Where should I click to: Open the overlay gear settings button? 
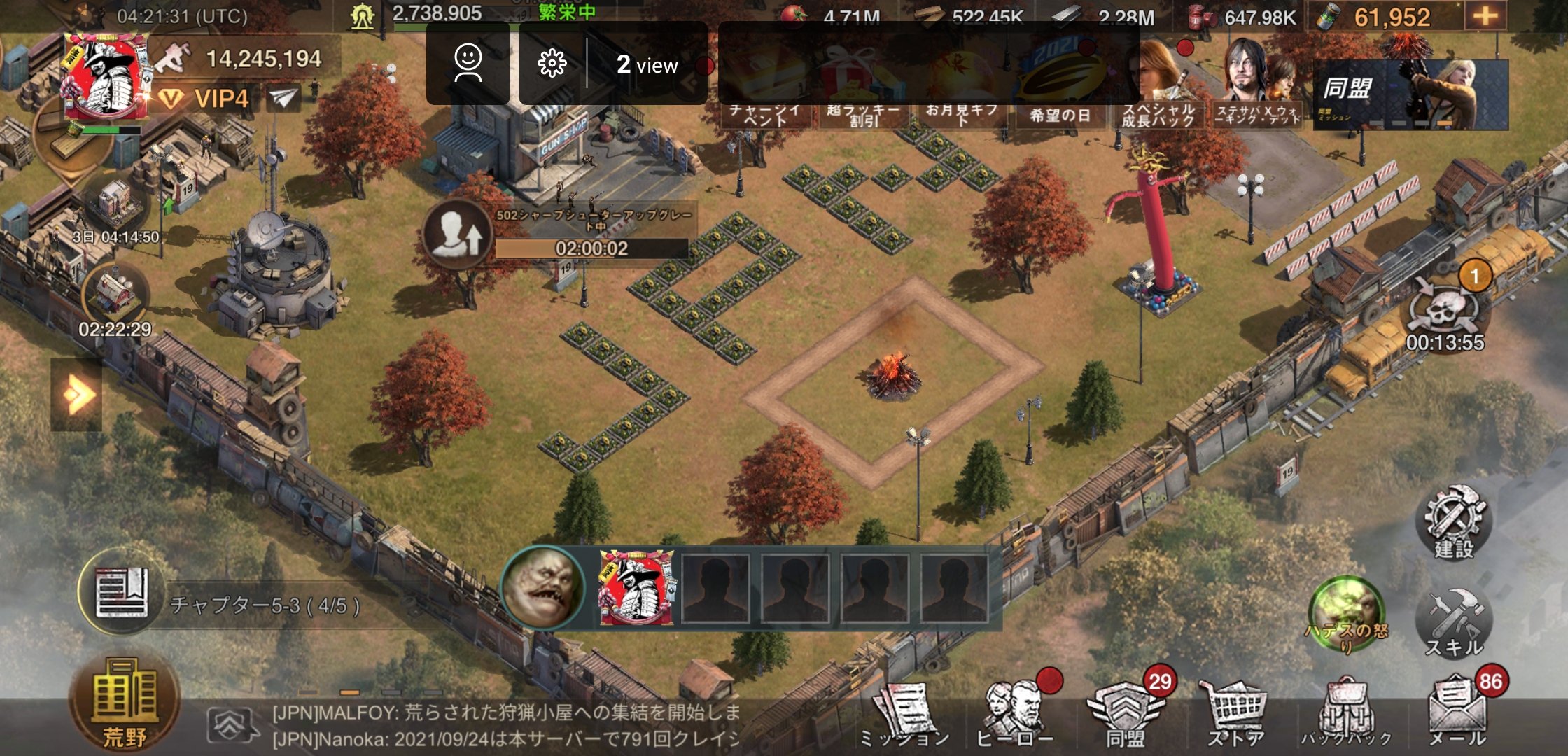tap(552, 64)
